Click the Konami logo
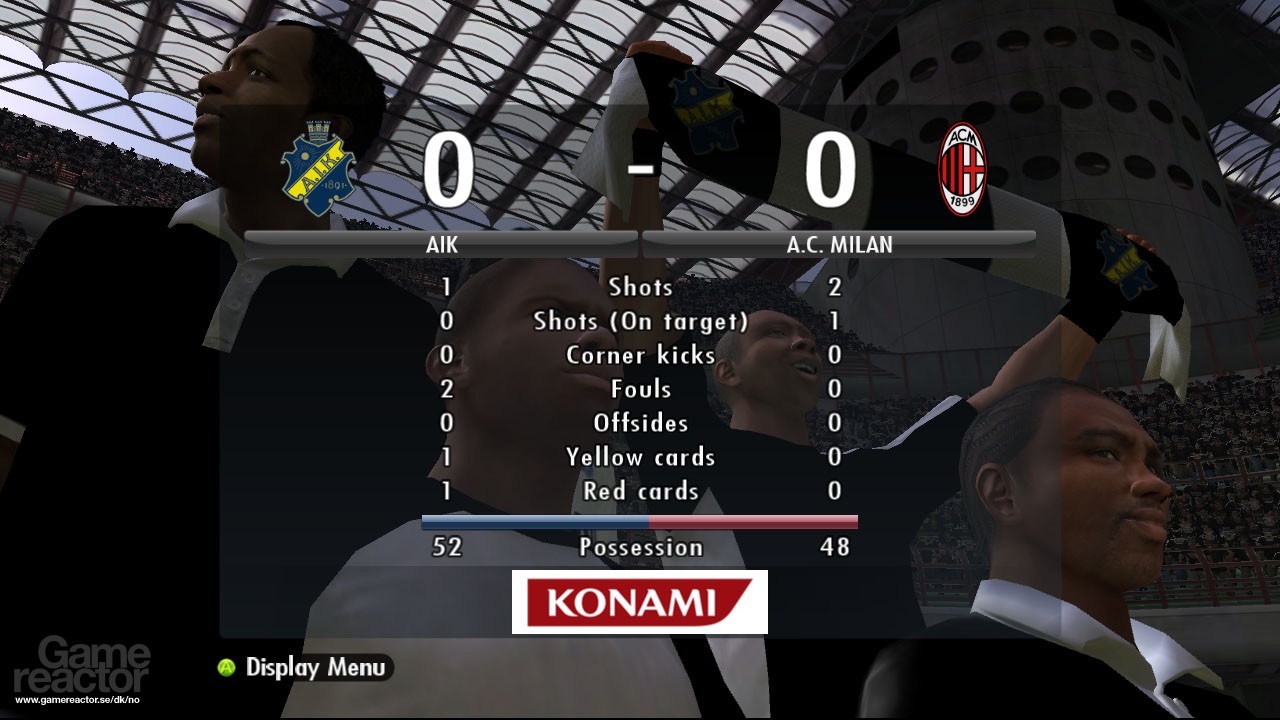This screenshot has width=1280, height=720. point(639,601)
